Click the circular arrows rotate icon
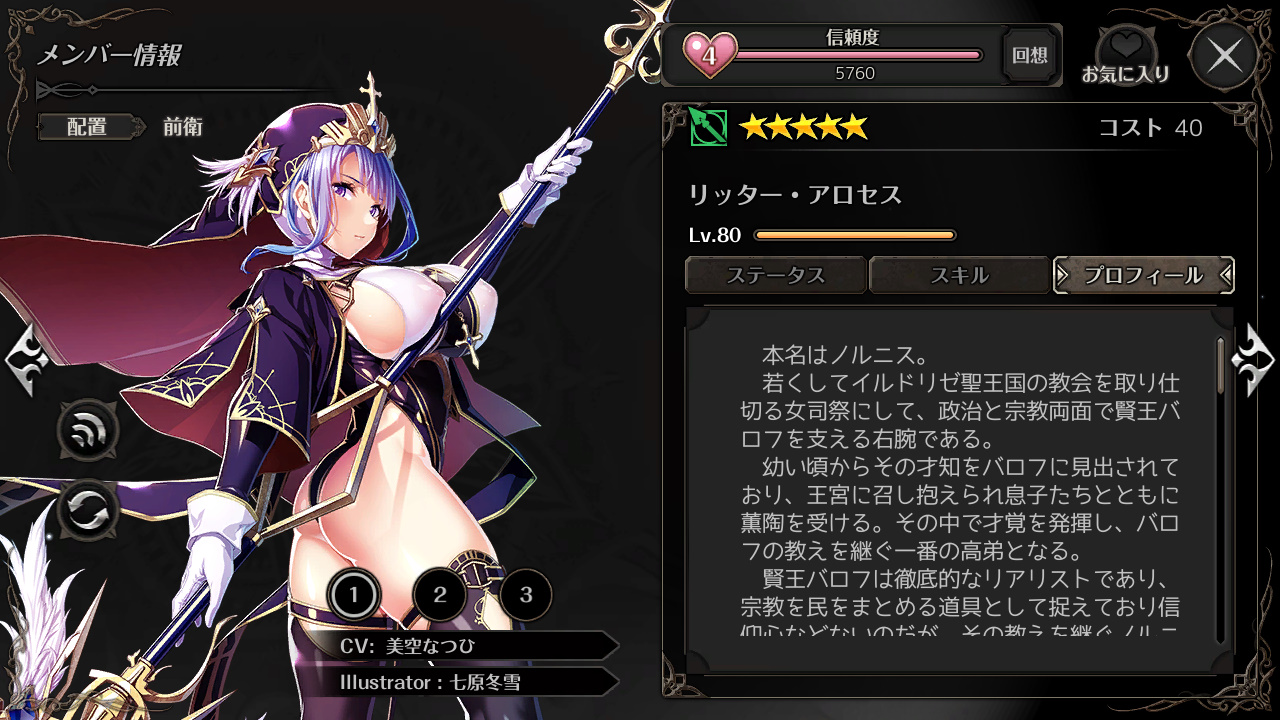Screen dimensions: 1280x720 [x=88, y=510]
